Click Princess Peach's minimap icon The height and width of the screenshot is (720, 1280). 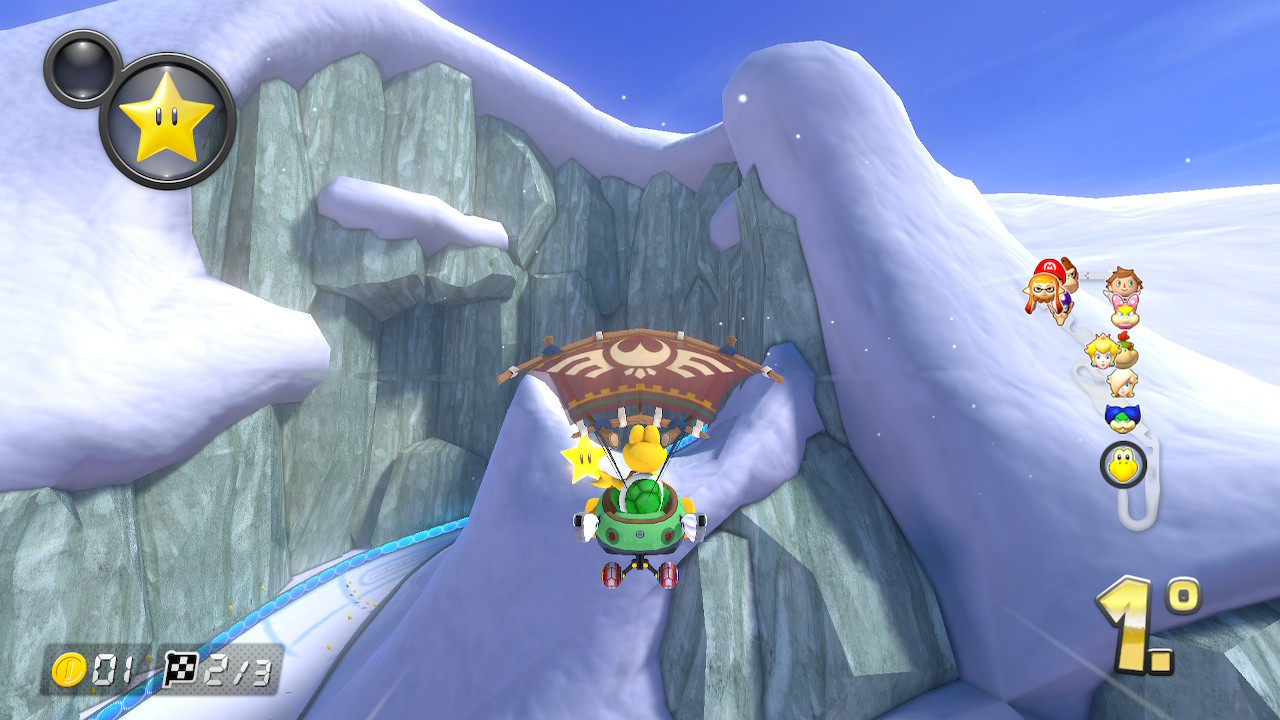[1101, 350]
